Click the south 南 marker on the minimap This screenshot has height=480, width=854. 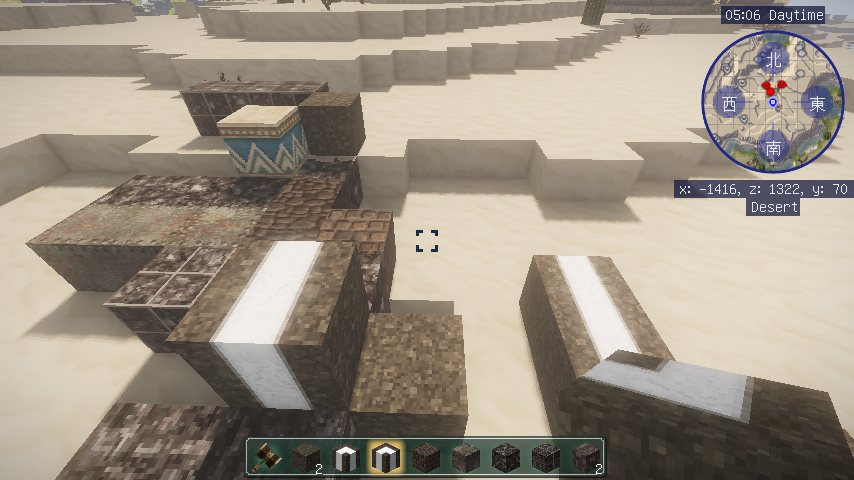(x=773, y=148)
